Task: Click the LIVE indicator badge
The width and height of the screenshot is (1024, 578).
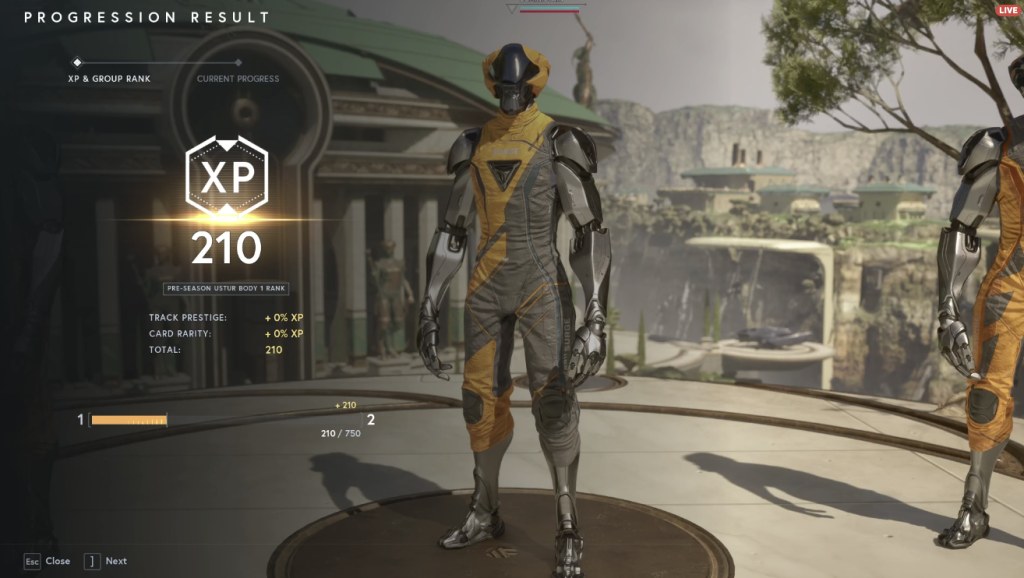Action: 1007,9
